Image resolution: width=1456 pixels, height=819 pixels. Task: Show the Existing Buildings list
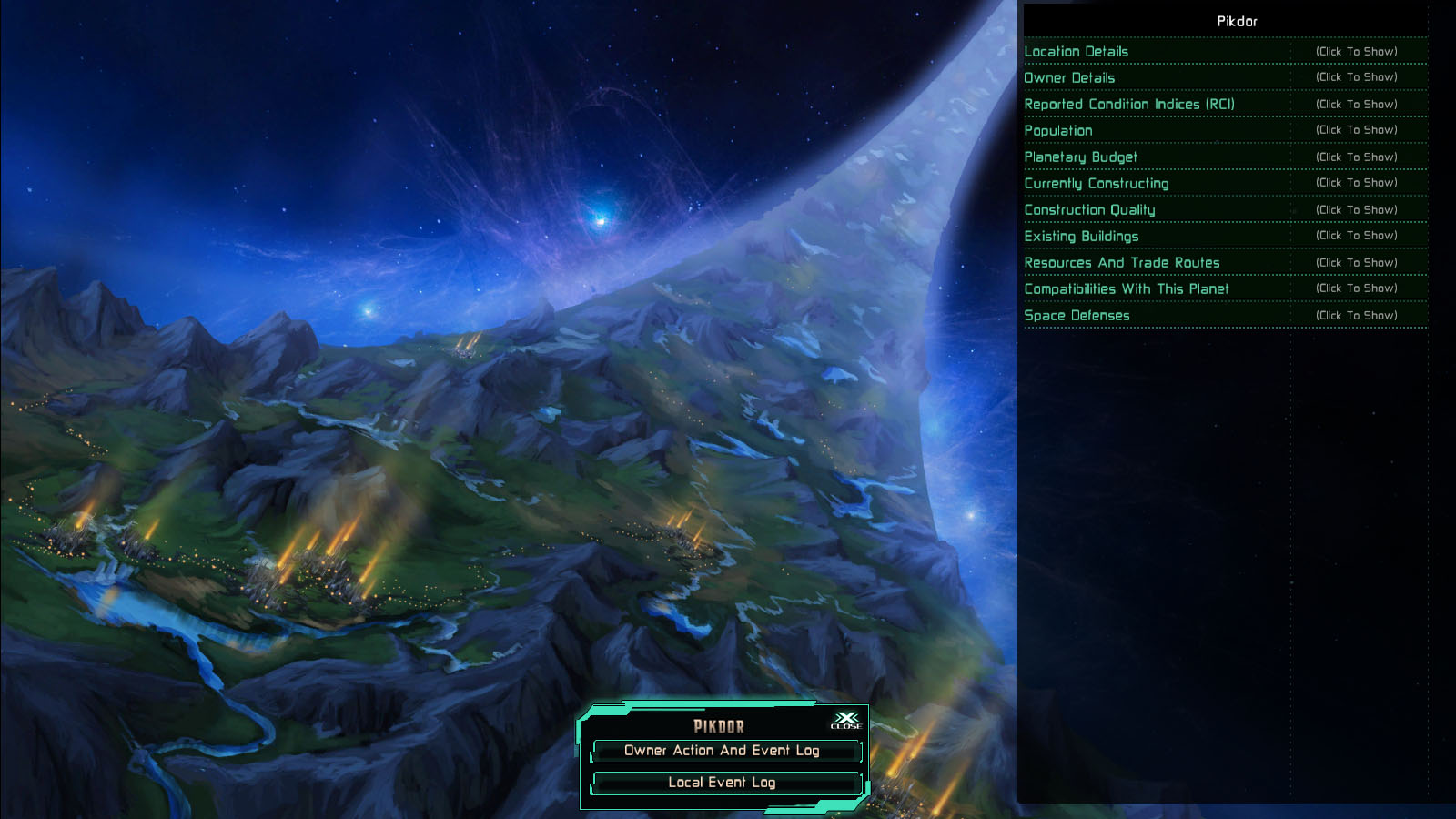1081,236
